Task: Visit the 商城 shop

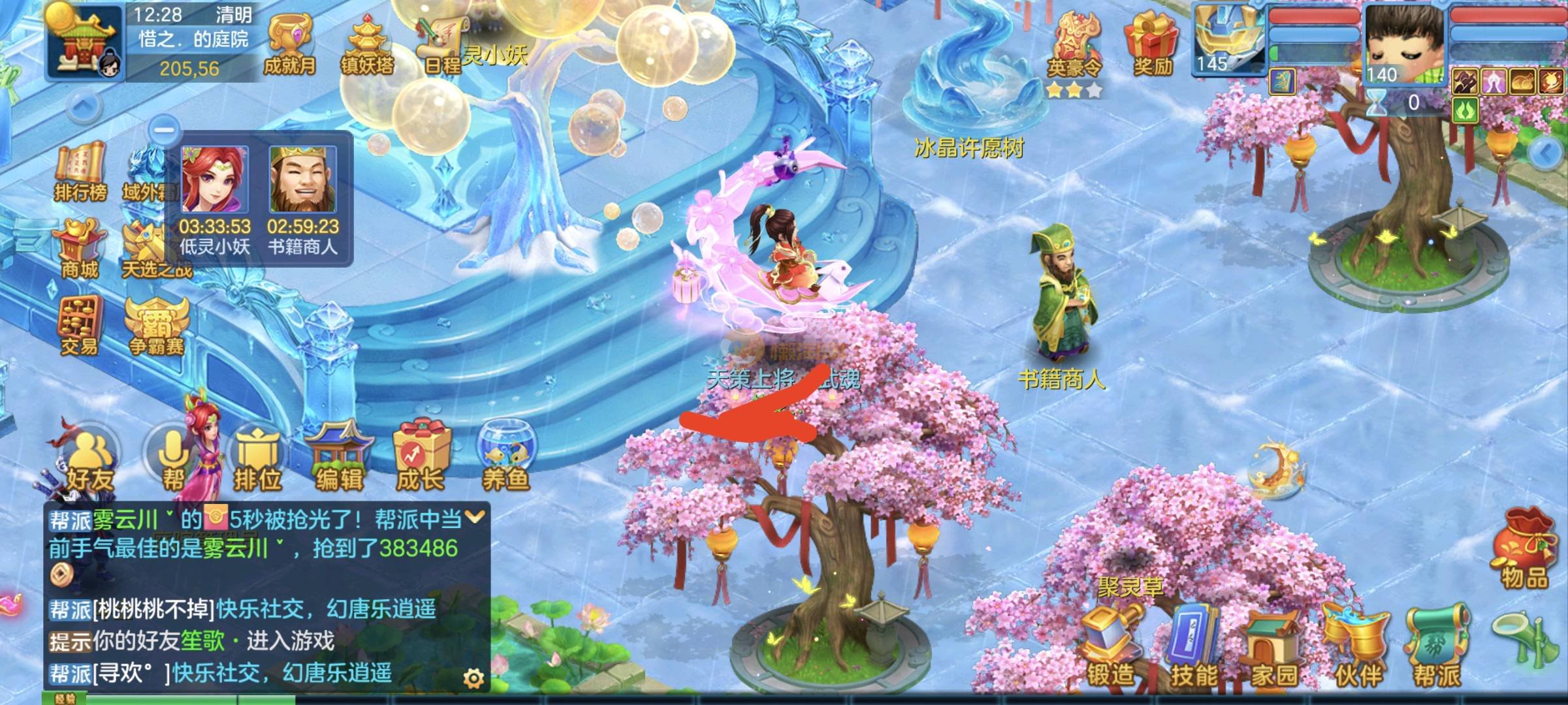Action: [x=80, y=249]
